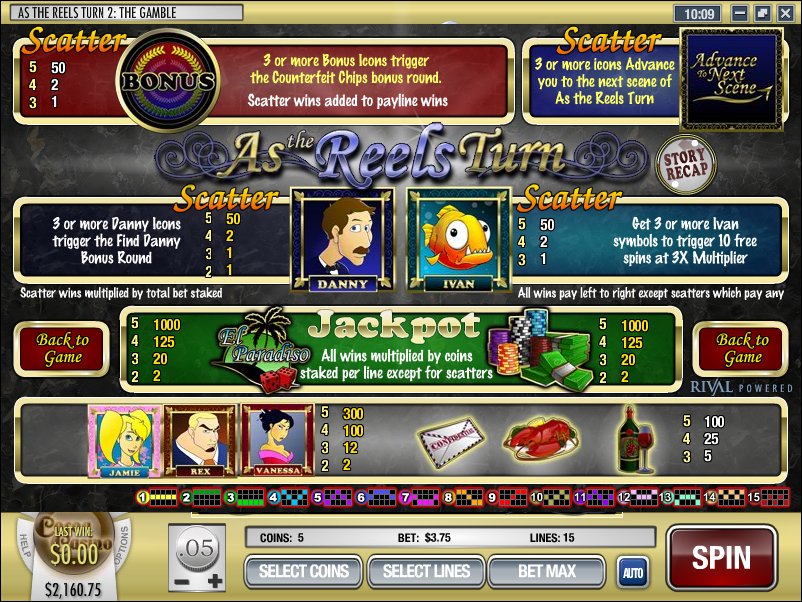Open the Story Recap
The width and height of the screenshot is (802, 602).
686,164
